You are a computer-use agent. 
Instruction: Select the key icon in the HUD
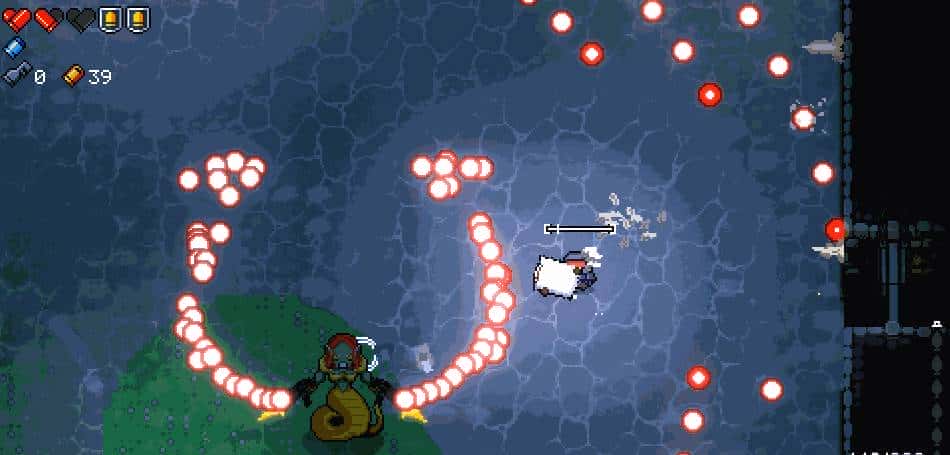[15, 75]
